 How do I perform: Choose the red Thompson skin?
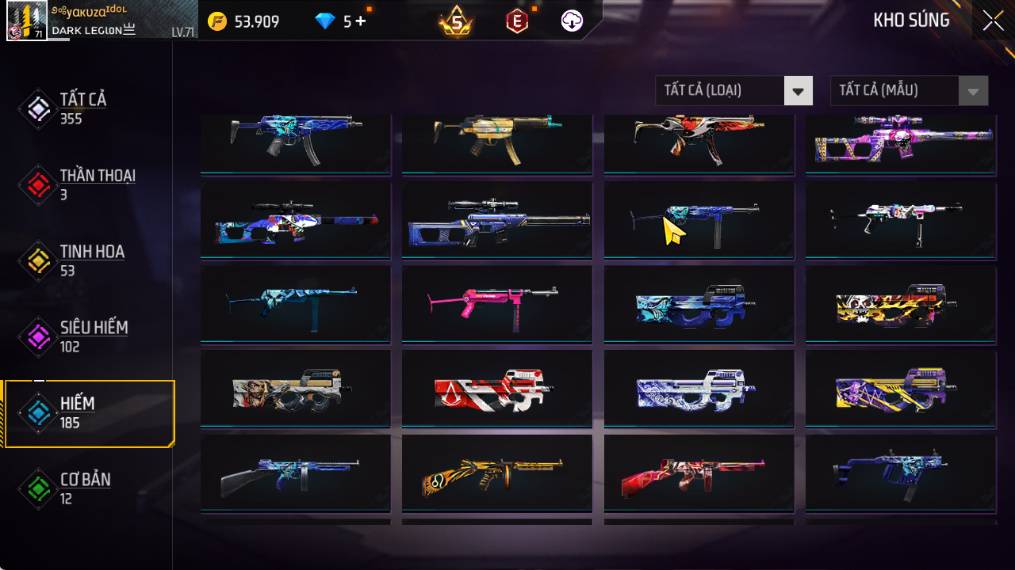tap(698, 472)
